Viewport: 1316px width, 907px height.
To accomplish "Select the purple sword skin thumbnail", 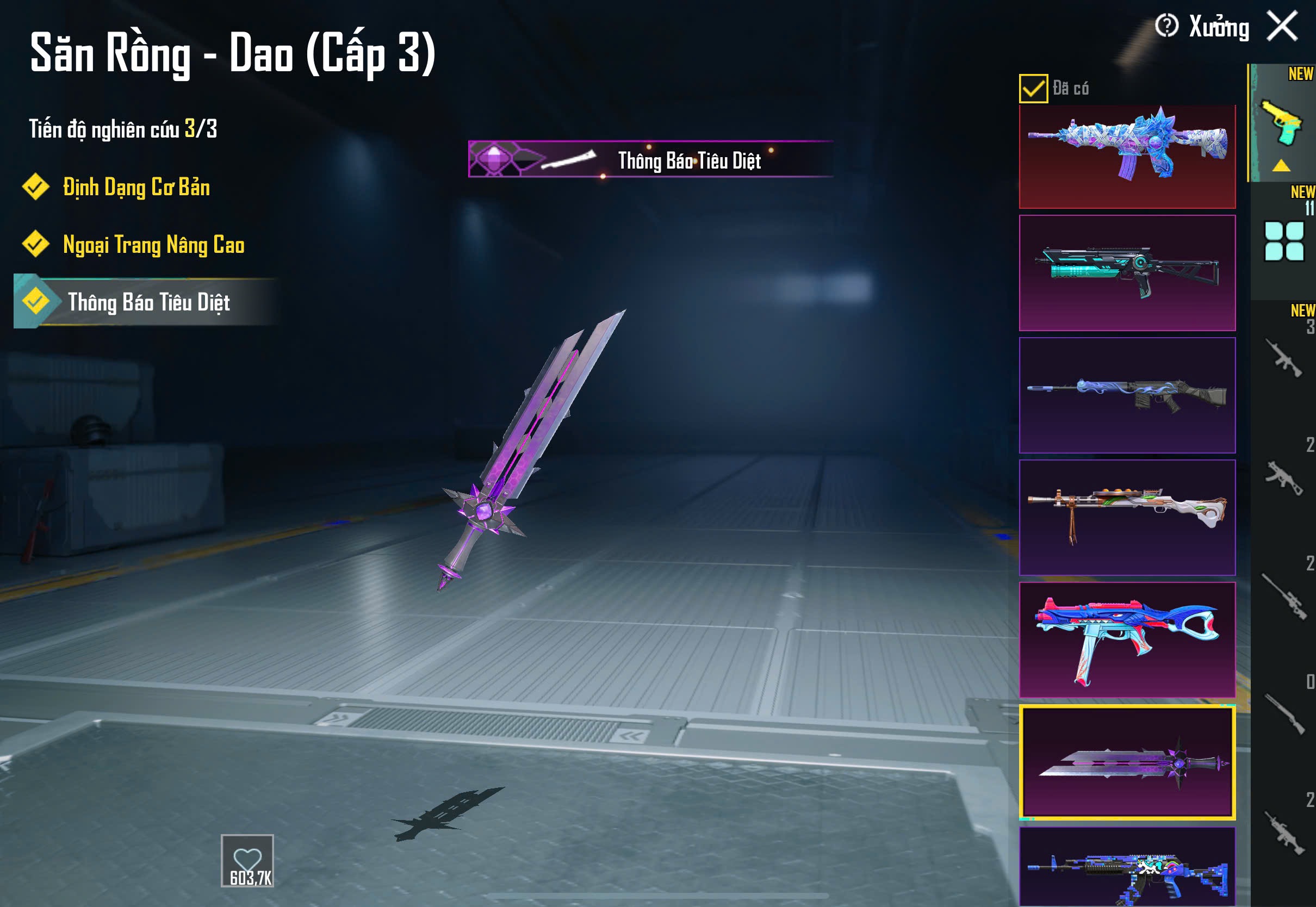I will coord(1127,761).
